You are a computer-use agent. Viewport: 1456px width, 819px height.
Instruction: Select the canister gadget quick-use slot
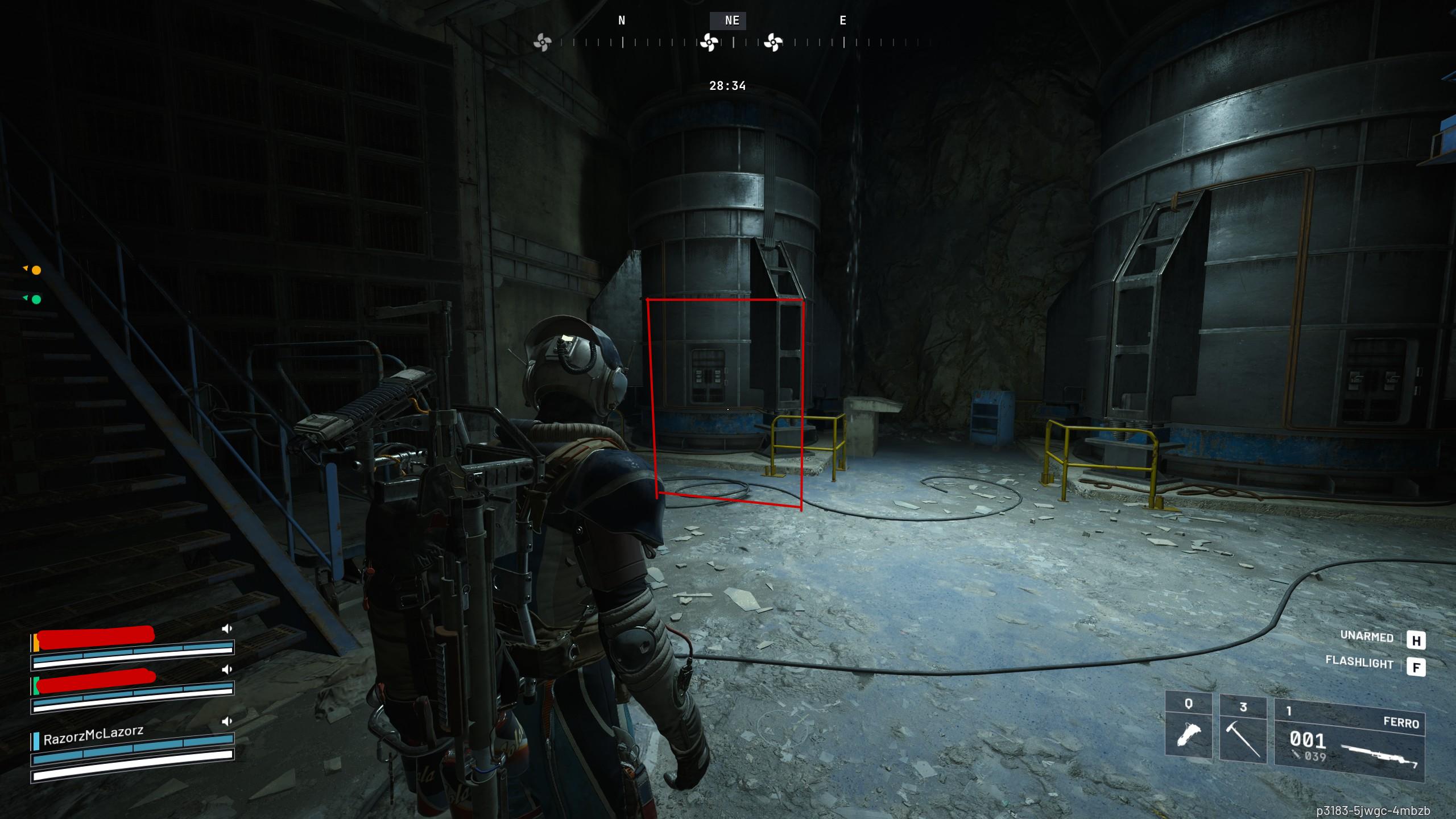click(x=1188, y=729)
